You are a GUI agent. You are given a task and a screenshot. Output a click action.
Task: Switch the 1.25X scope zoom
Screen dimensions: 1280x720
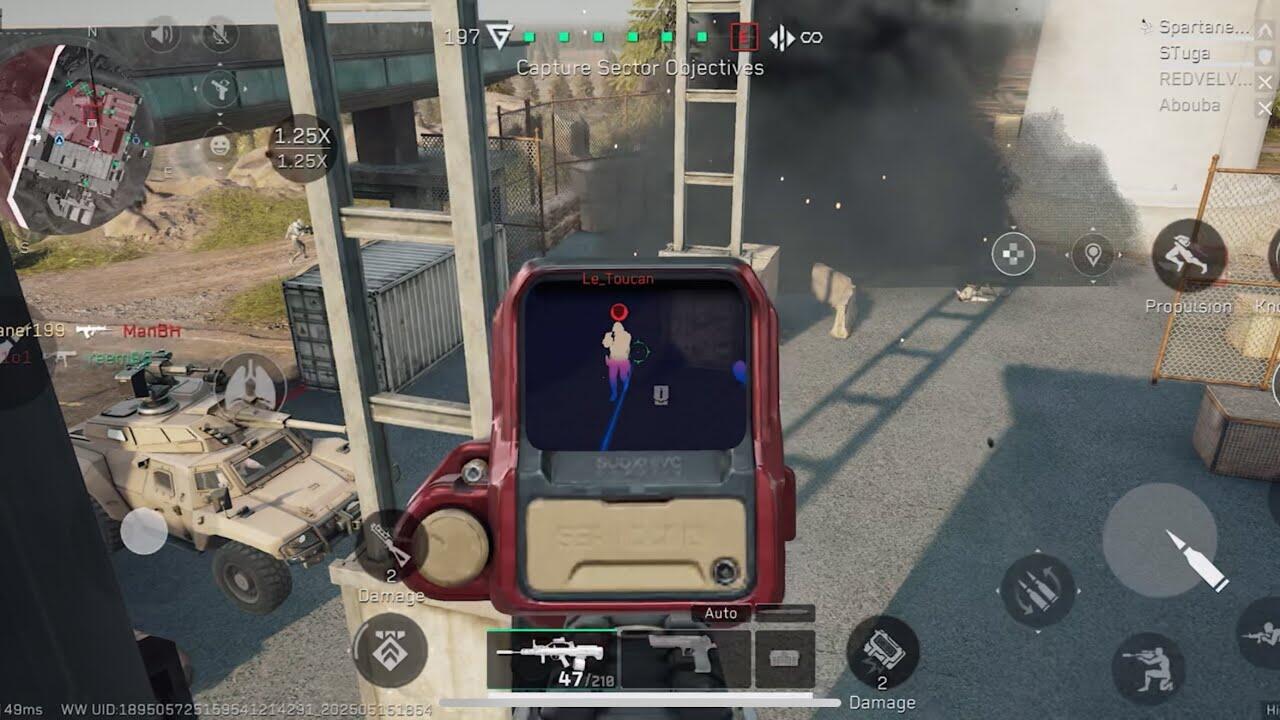[x=302, y=148]
